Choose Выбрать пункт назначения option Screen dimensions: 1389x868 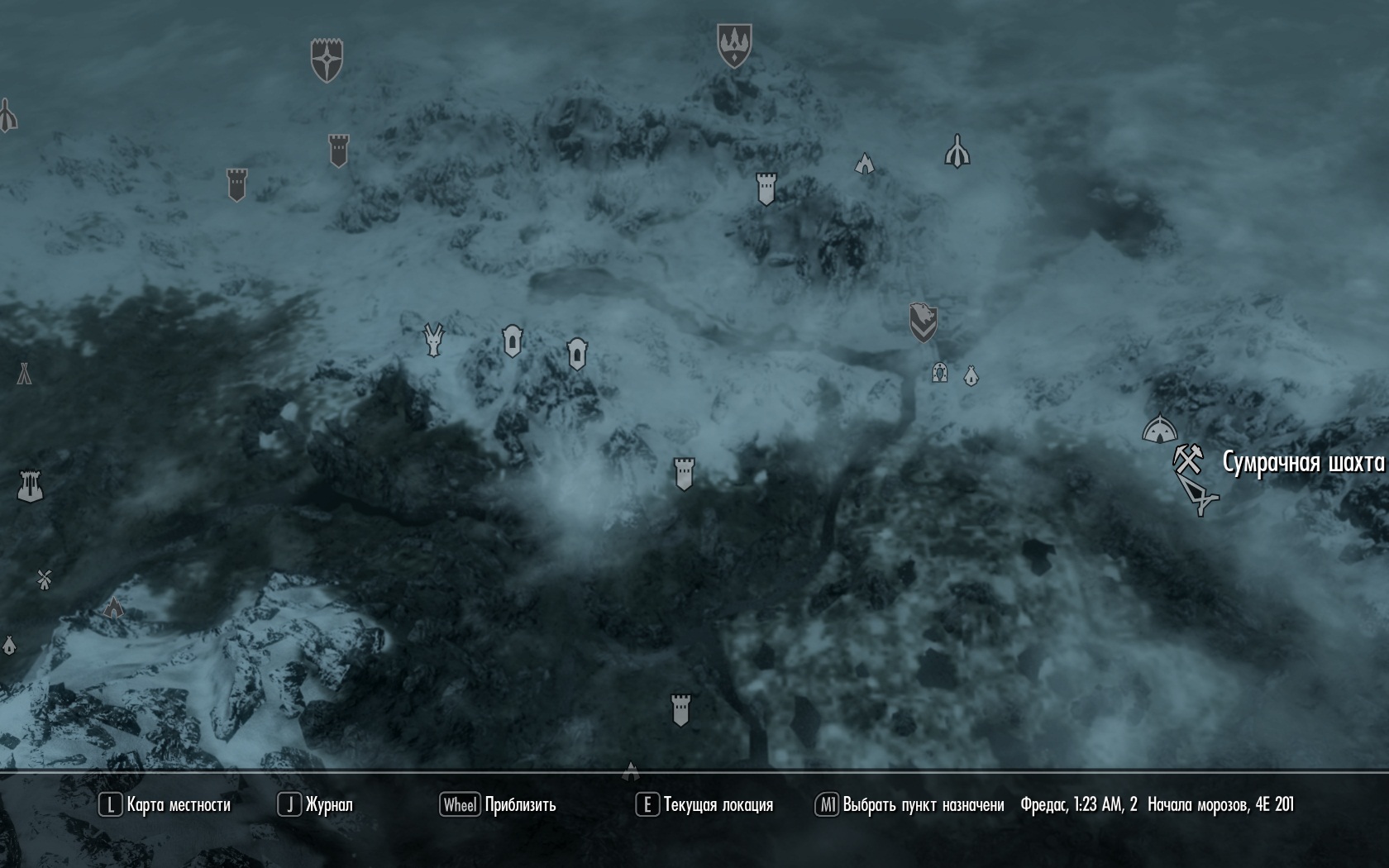point(909,804)
